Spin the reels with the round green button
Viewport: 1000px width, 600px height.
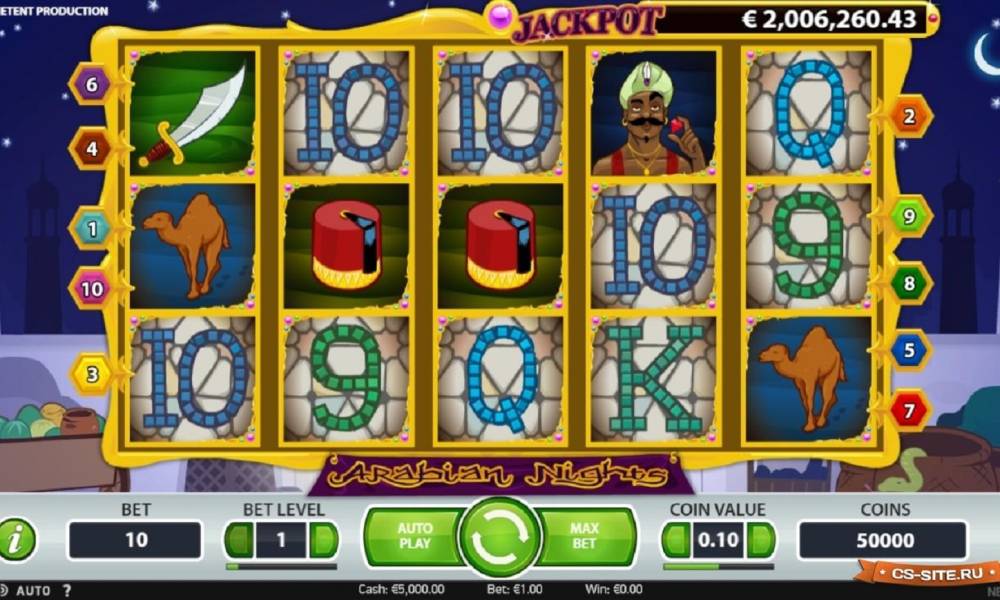pos(499,538)
